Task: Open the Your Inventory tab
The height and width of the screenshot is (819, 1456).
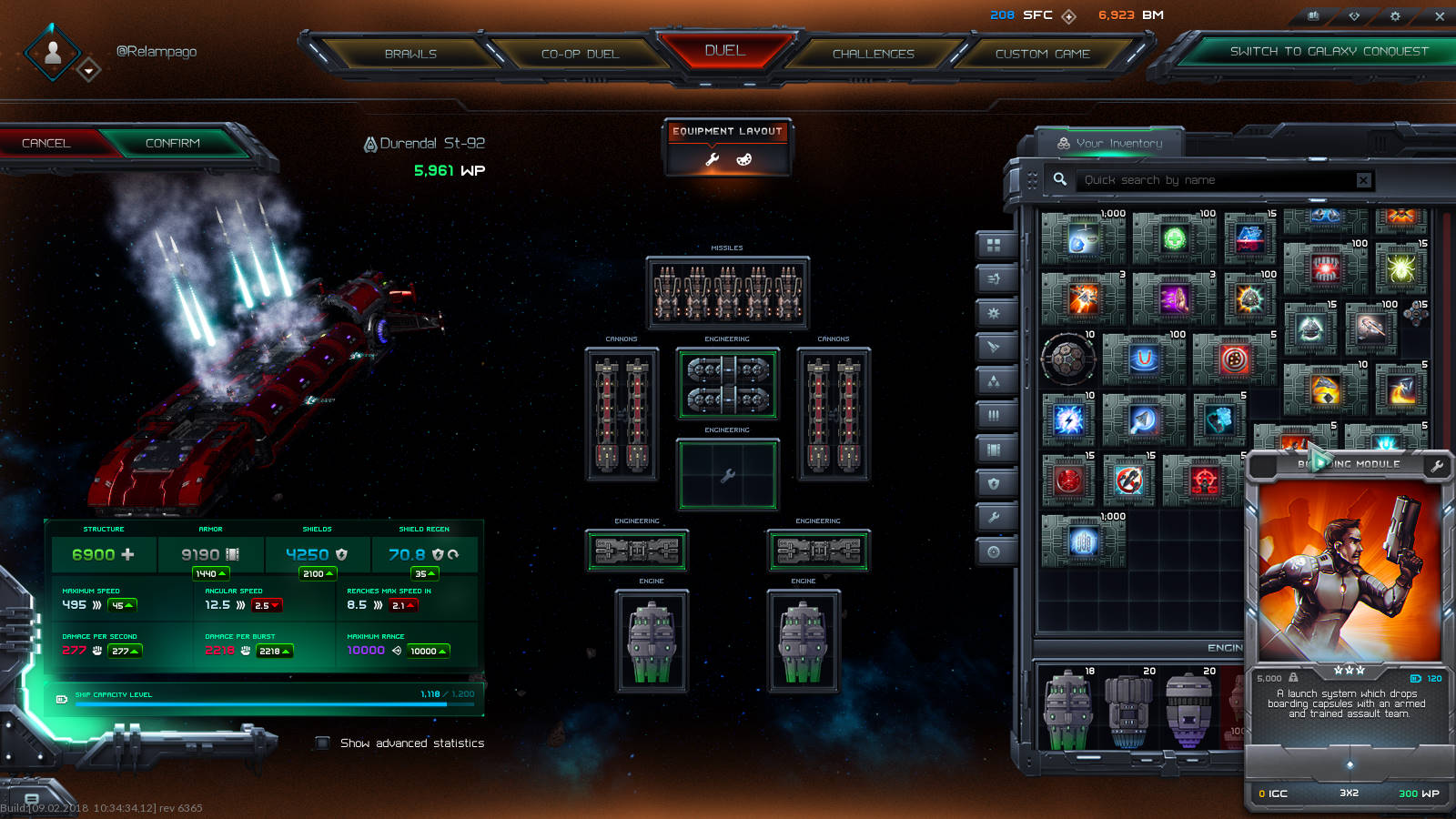Action: [1111, 142]
